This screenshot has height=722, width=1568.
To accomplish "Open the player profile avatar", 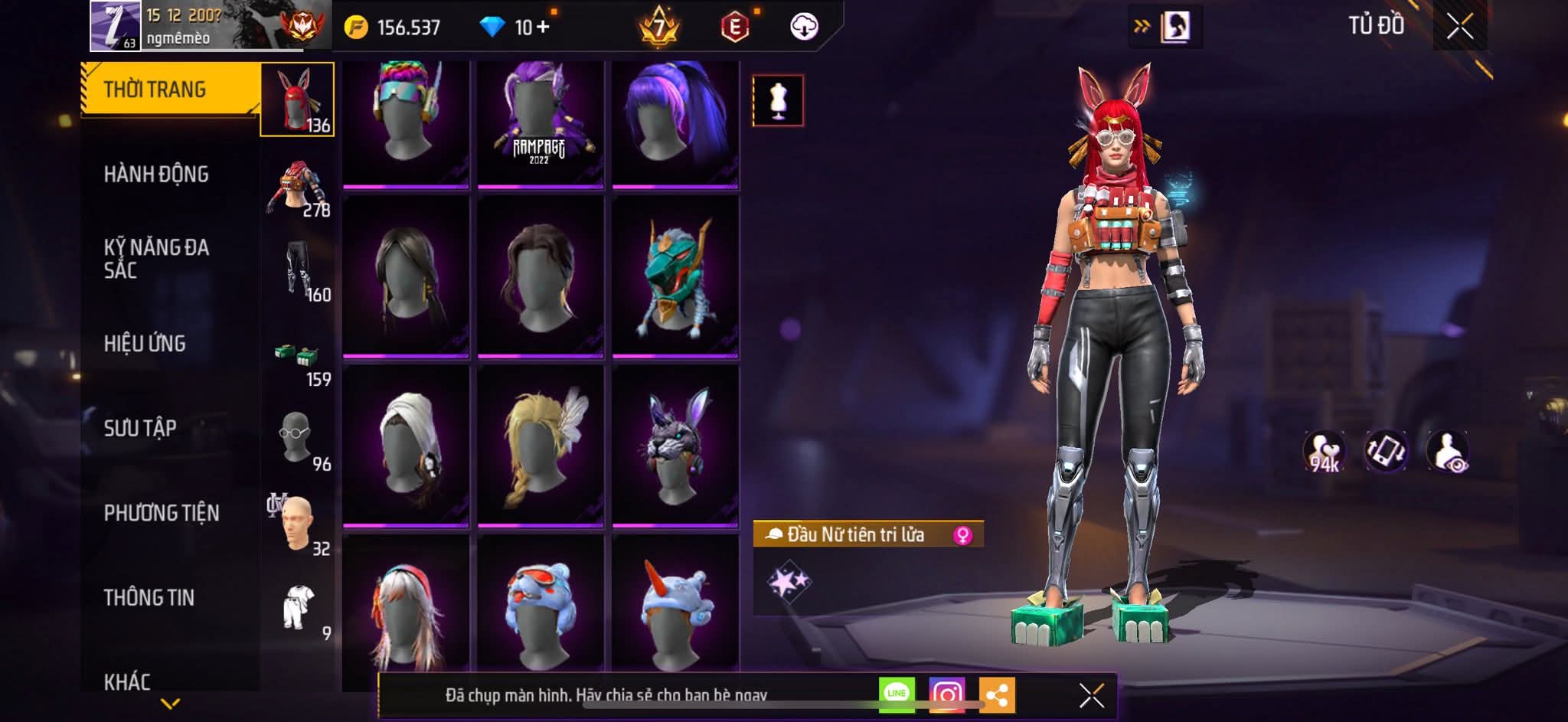I will click(x=115, y=25).
